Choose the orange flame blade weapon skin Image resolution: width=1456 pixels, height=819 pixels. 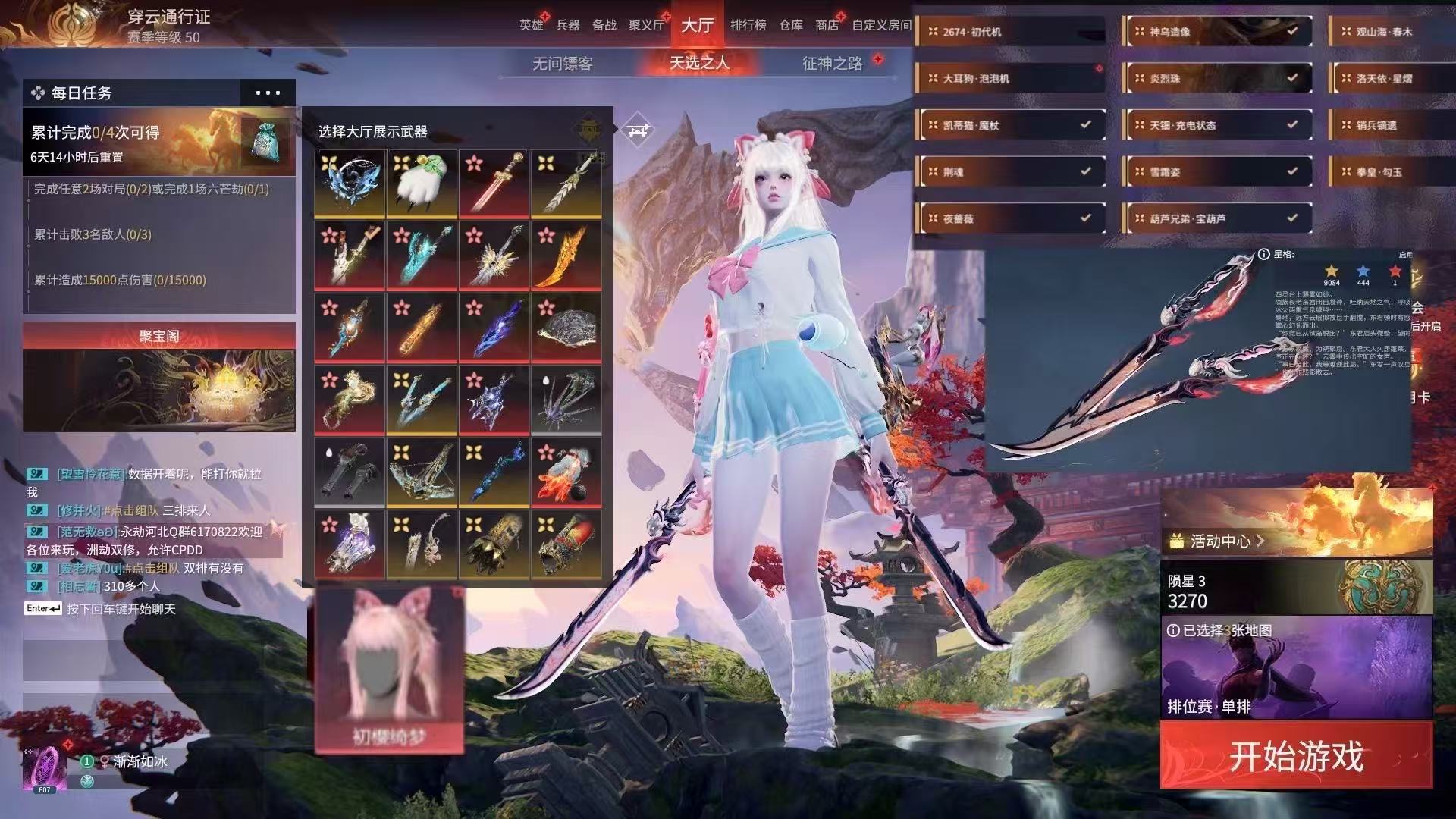(x=566, y=256)
